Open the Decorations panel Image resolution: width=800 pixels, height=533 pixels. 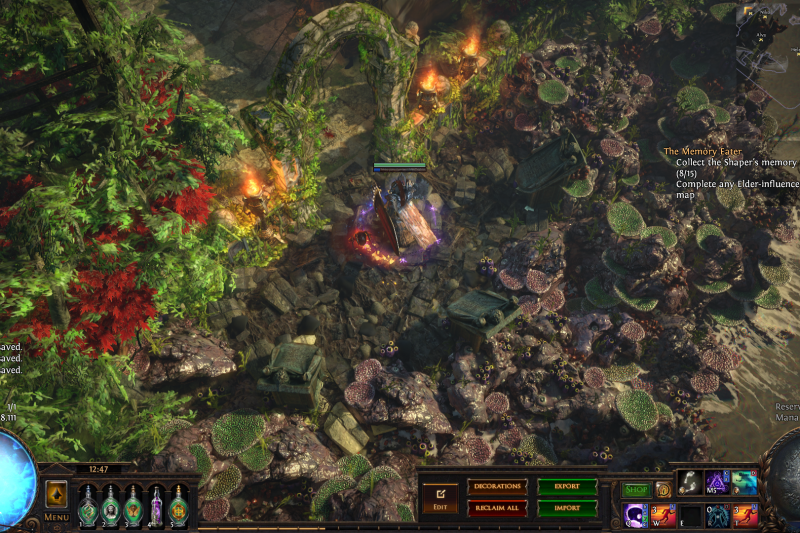(497, 487)
